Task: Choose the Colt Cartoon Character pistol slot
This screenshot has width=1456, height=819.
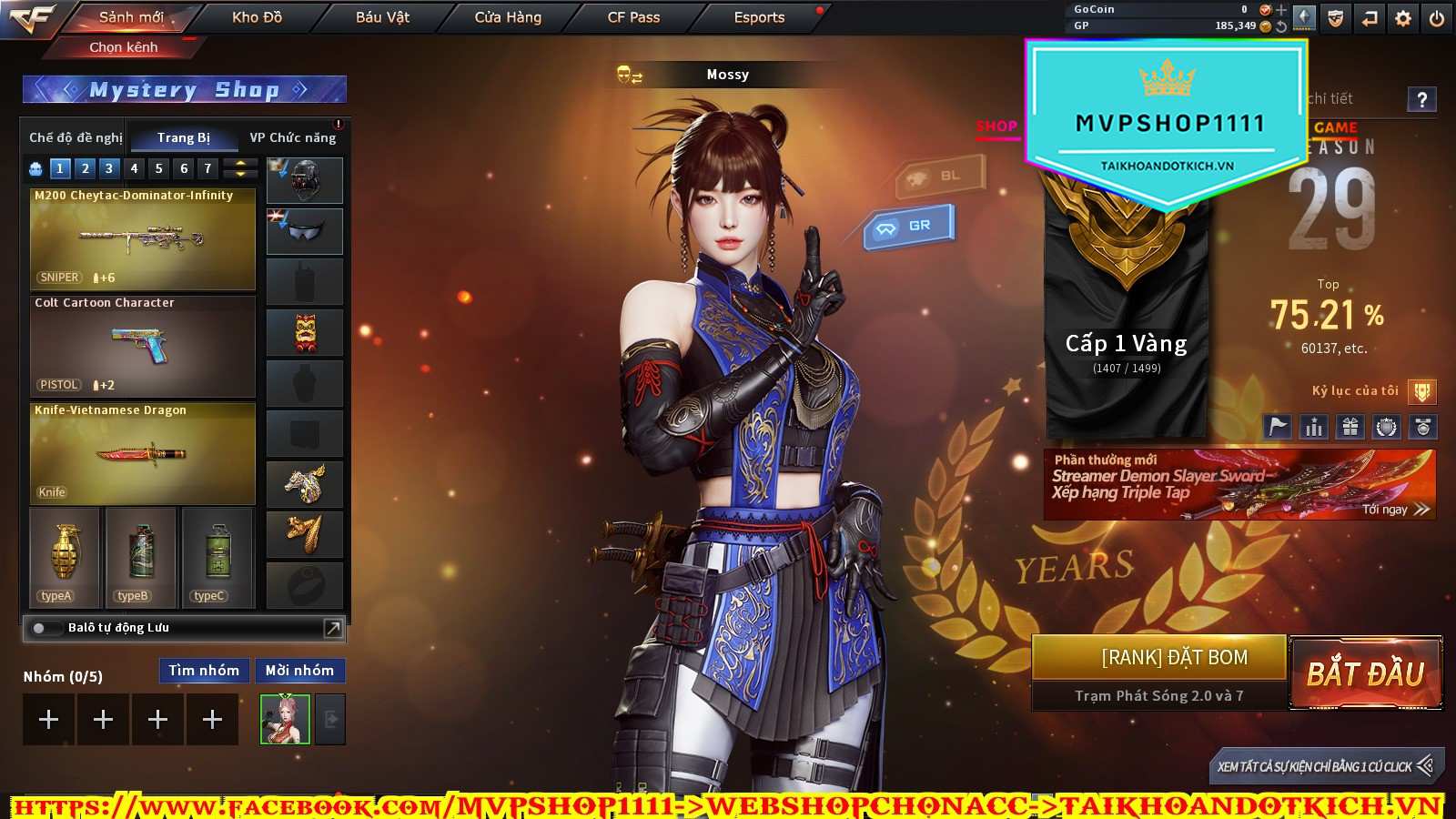Action: (143, 346)
